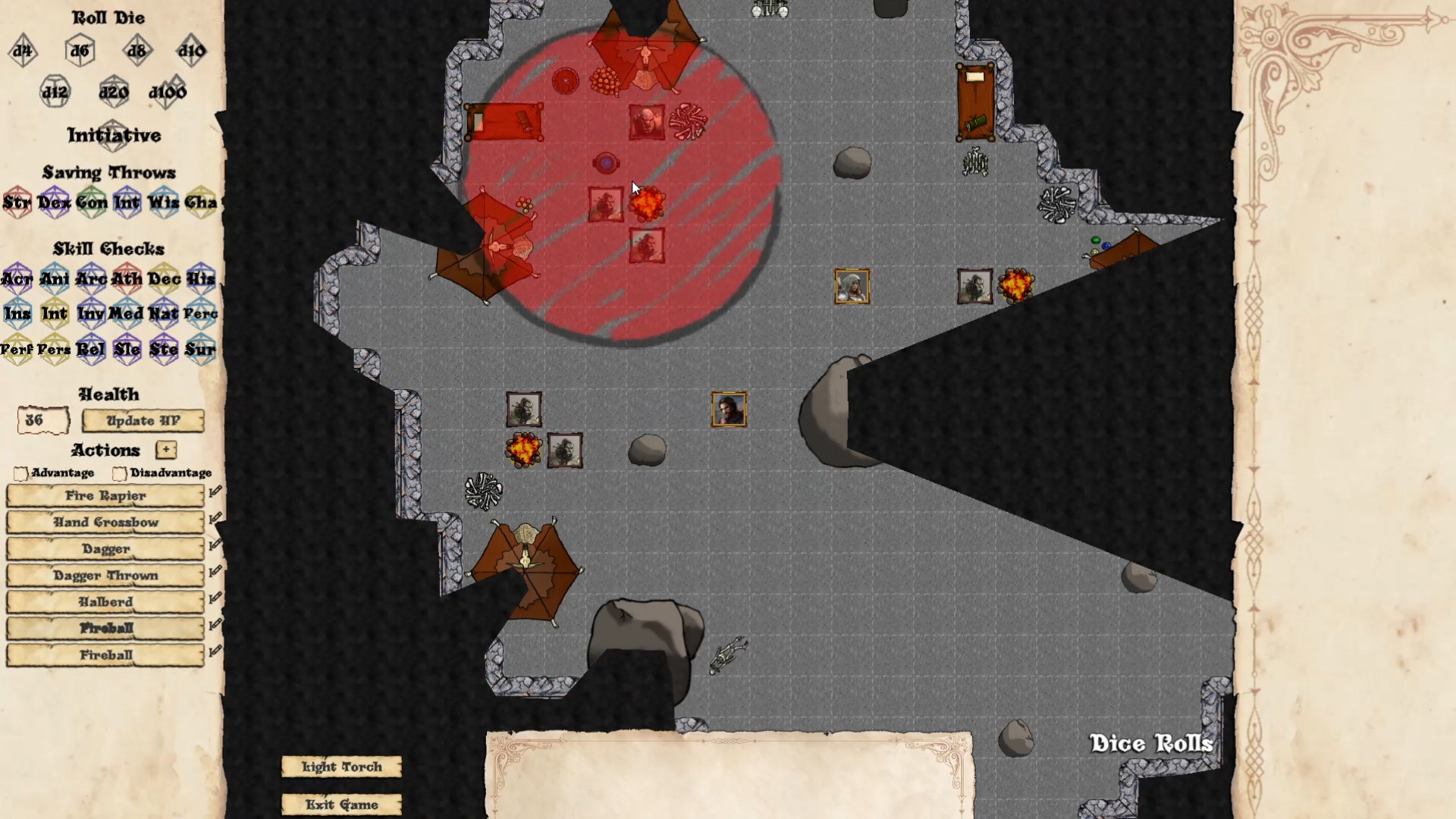
Task: Roll the d4 die
Action: tap(22, 52)
